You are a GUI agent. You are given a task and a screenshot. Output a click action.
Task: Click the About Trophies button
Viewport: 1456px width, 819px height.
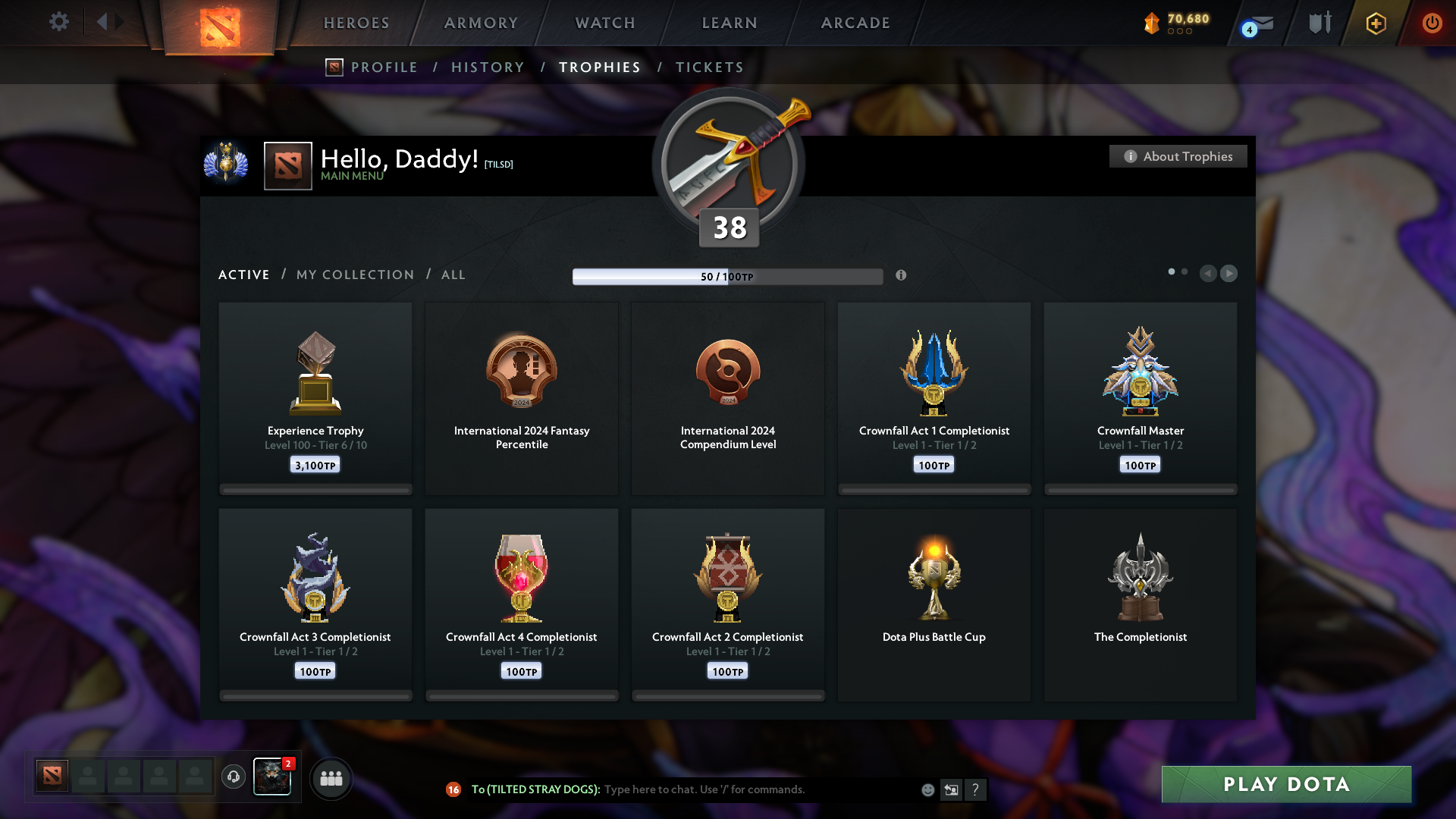[x=1178, y=156]
